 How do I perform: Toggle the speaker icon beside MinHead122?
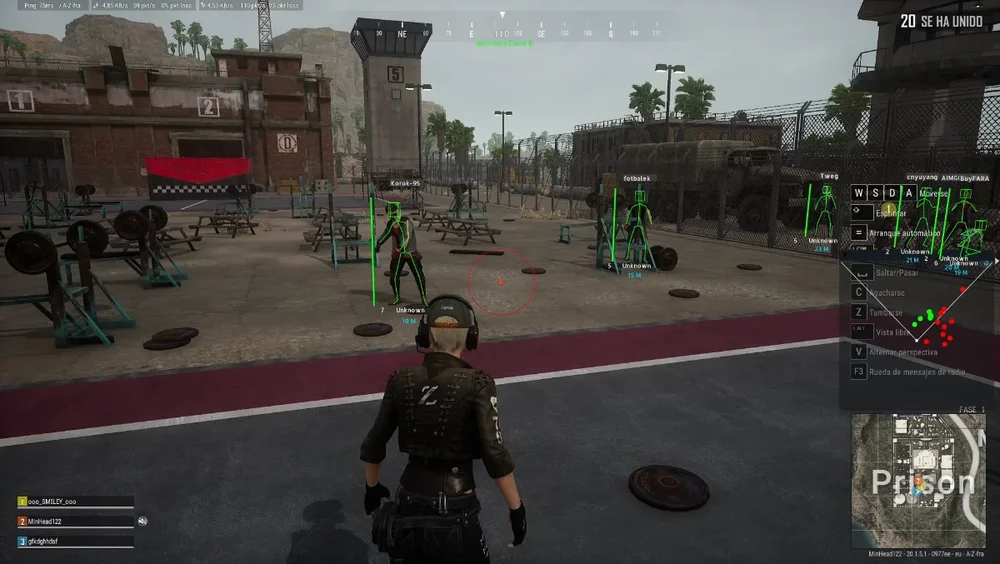pos(143,521)
